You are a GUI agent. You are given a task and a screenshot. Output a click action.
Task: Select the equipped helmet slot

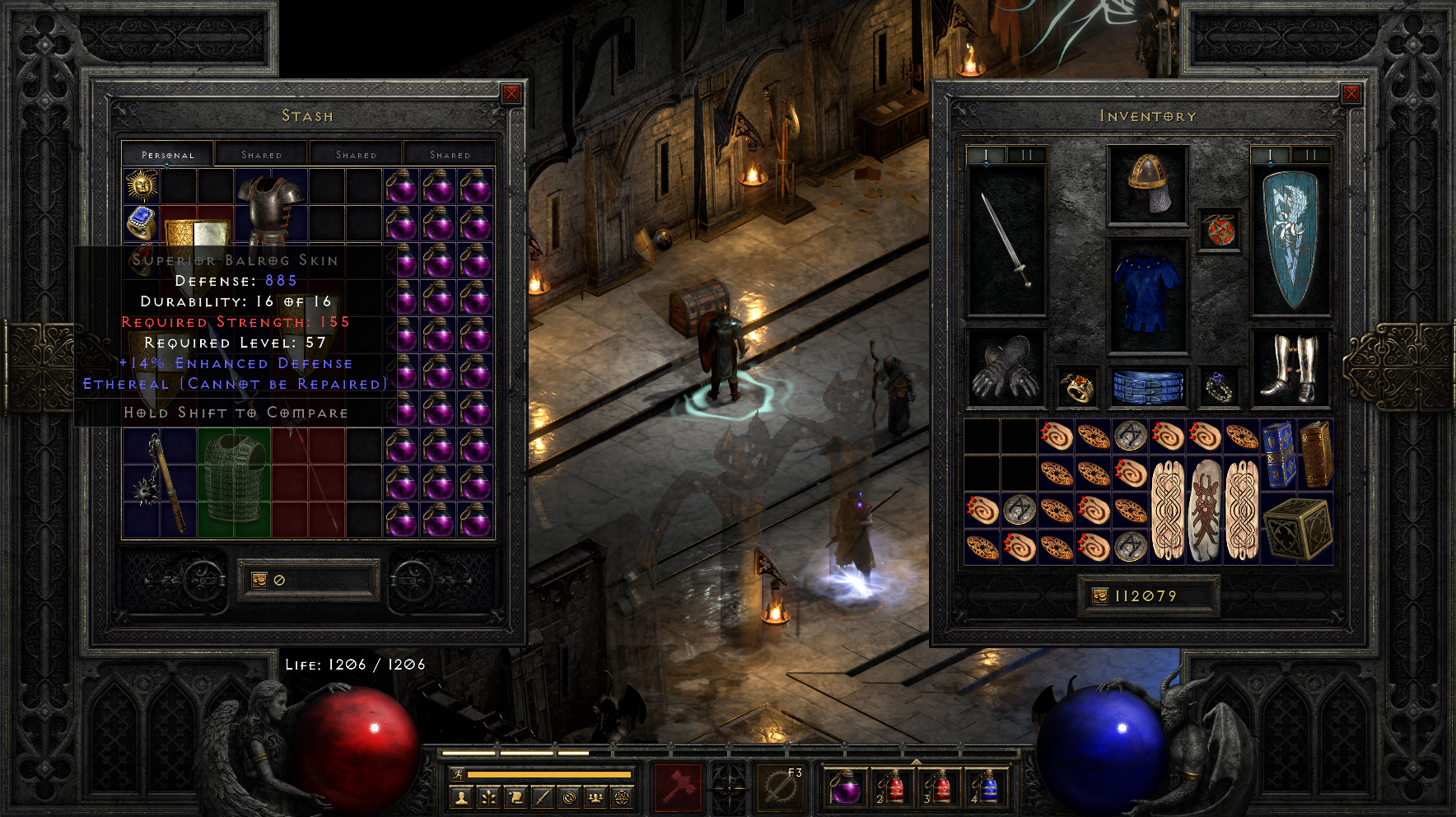click(1148, 185)
